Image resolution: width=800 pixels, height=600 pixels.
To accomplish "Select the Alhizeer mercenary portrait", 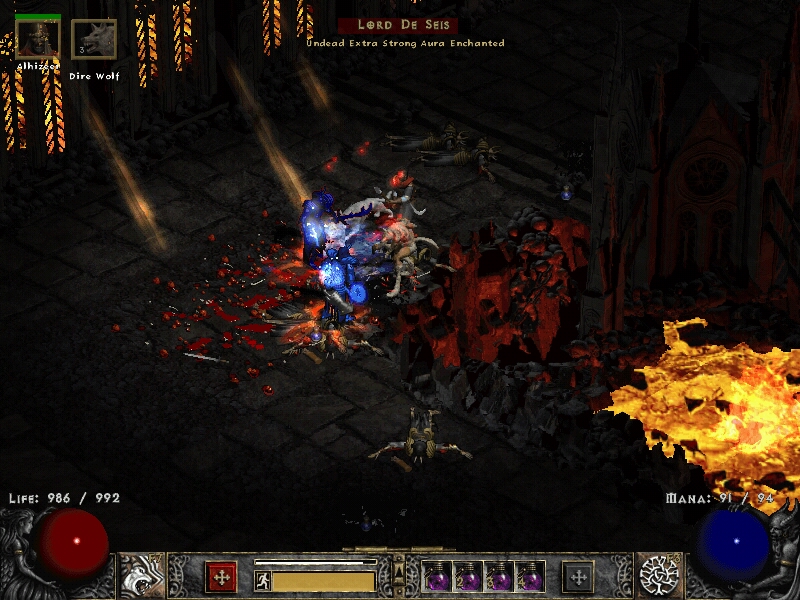I will (38, 40).
